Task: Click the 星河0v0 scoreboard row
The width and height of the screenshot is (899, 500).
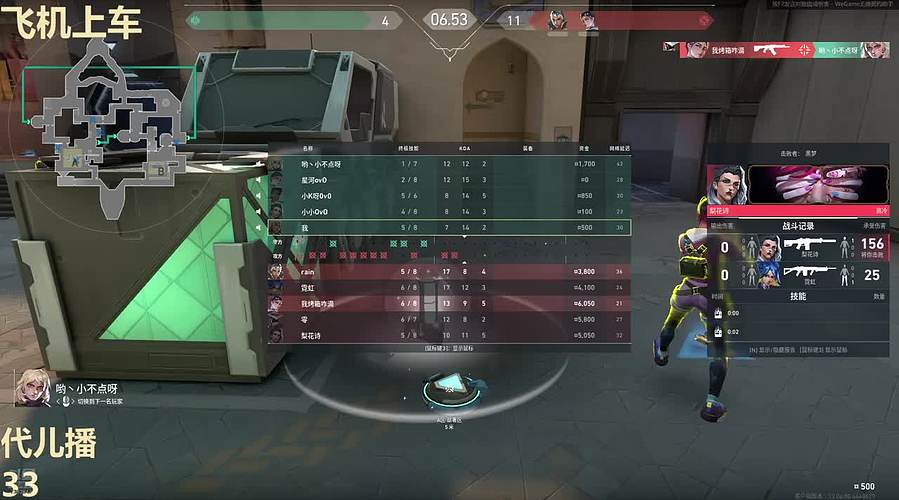Action: (x=450, y=180)
